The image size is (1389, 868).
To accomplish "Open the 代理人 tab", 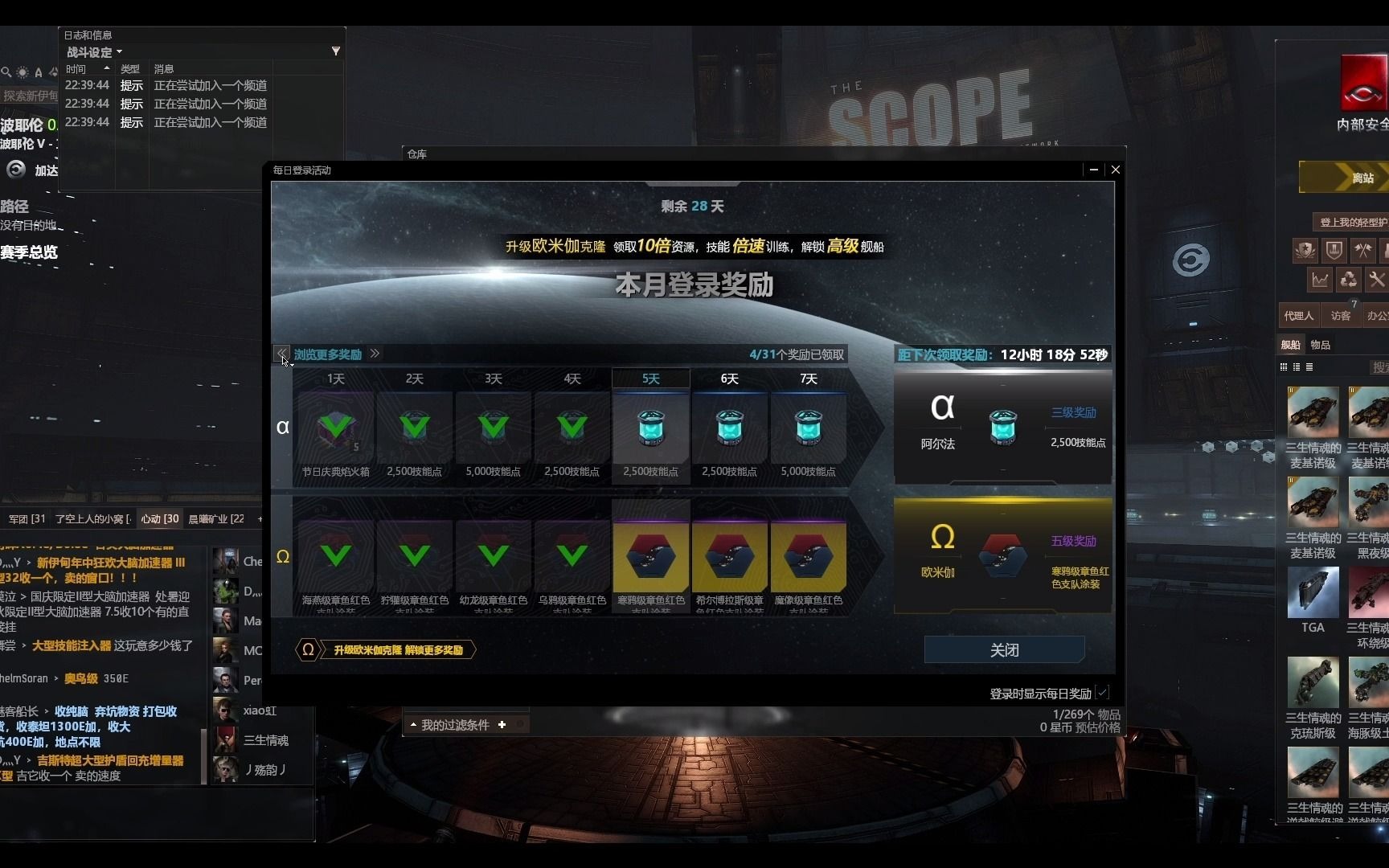I will click(1299, 315).
